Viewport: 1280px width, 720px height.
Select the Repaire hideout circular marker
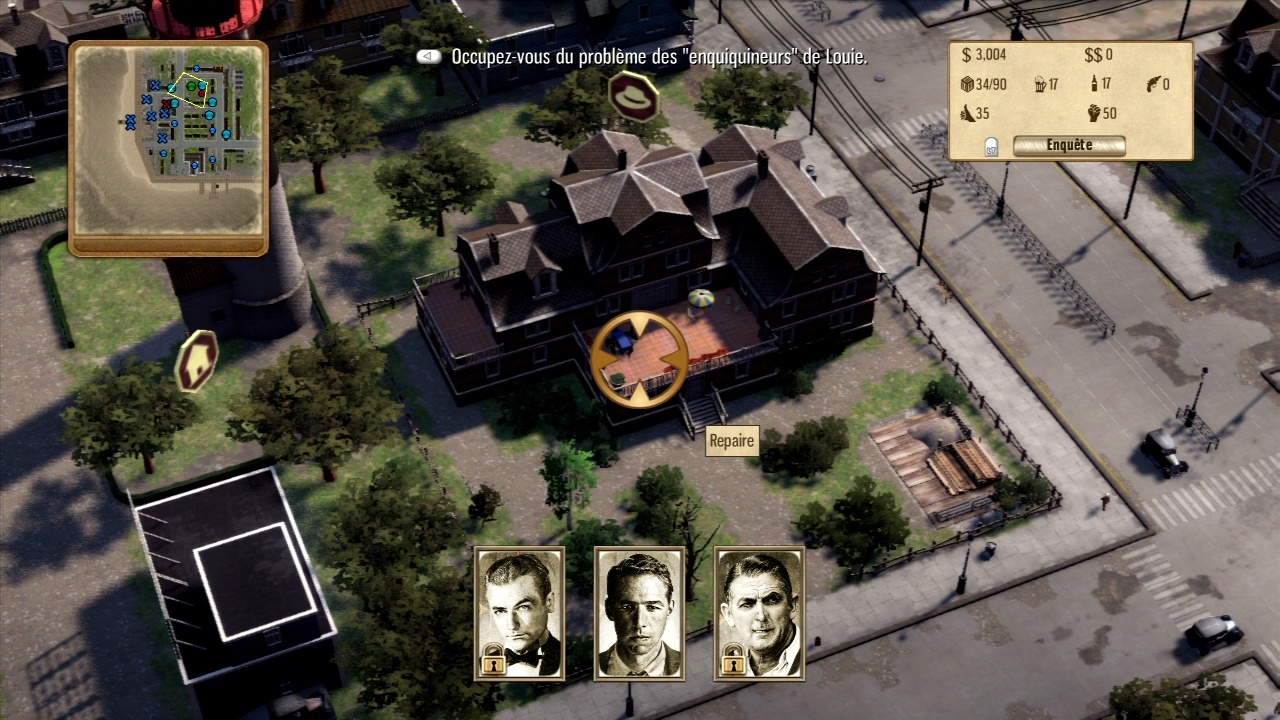tap(638, 358)
